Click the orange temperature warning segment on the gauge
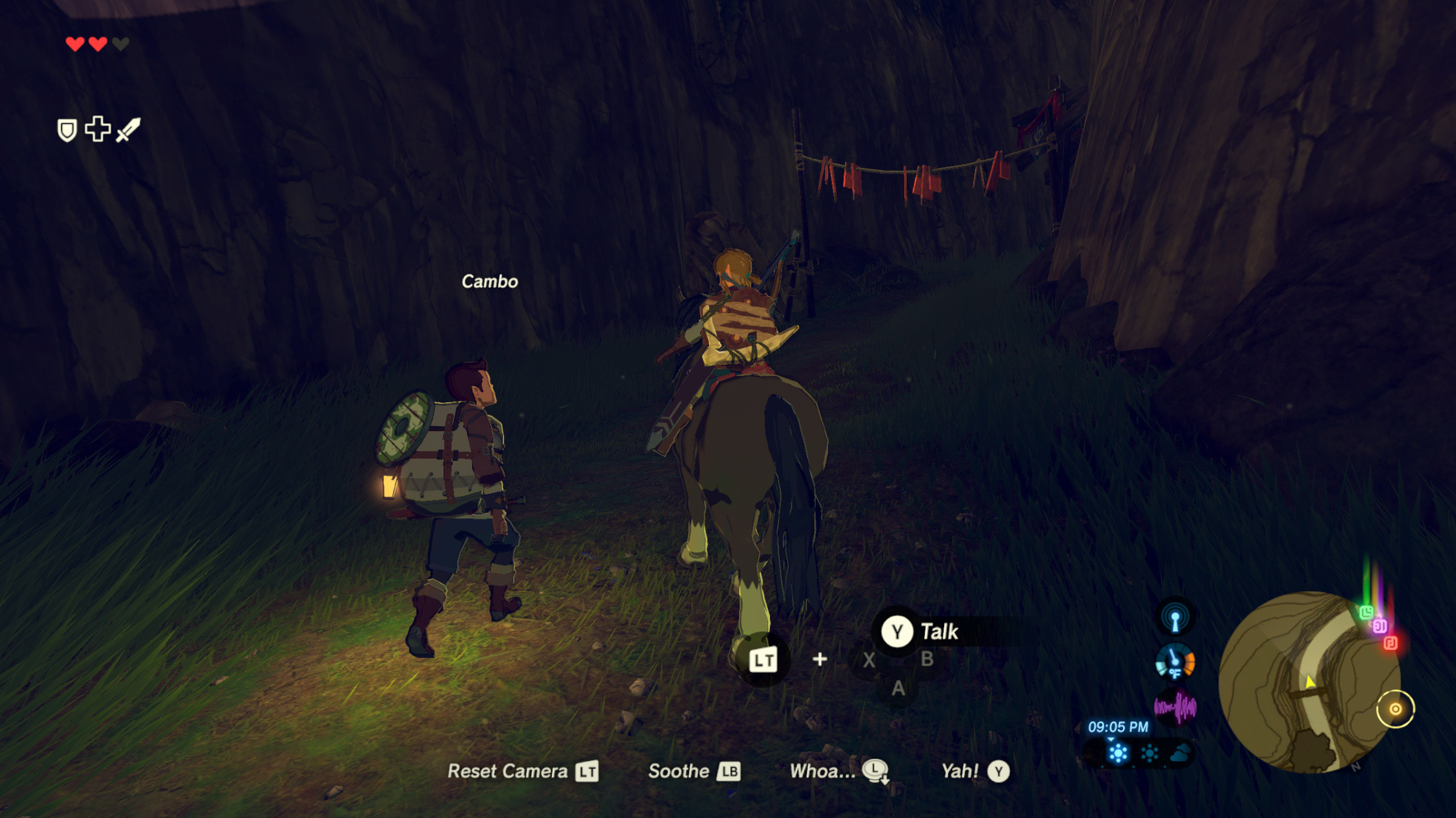 tap(1189, 661)
